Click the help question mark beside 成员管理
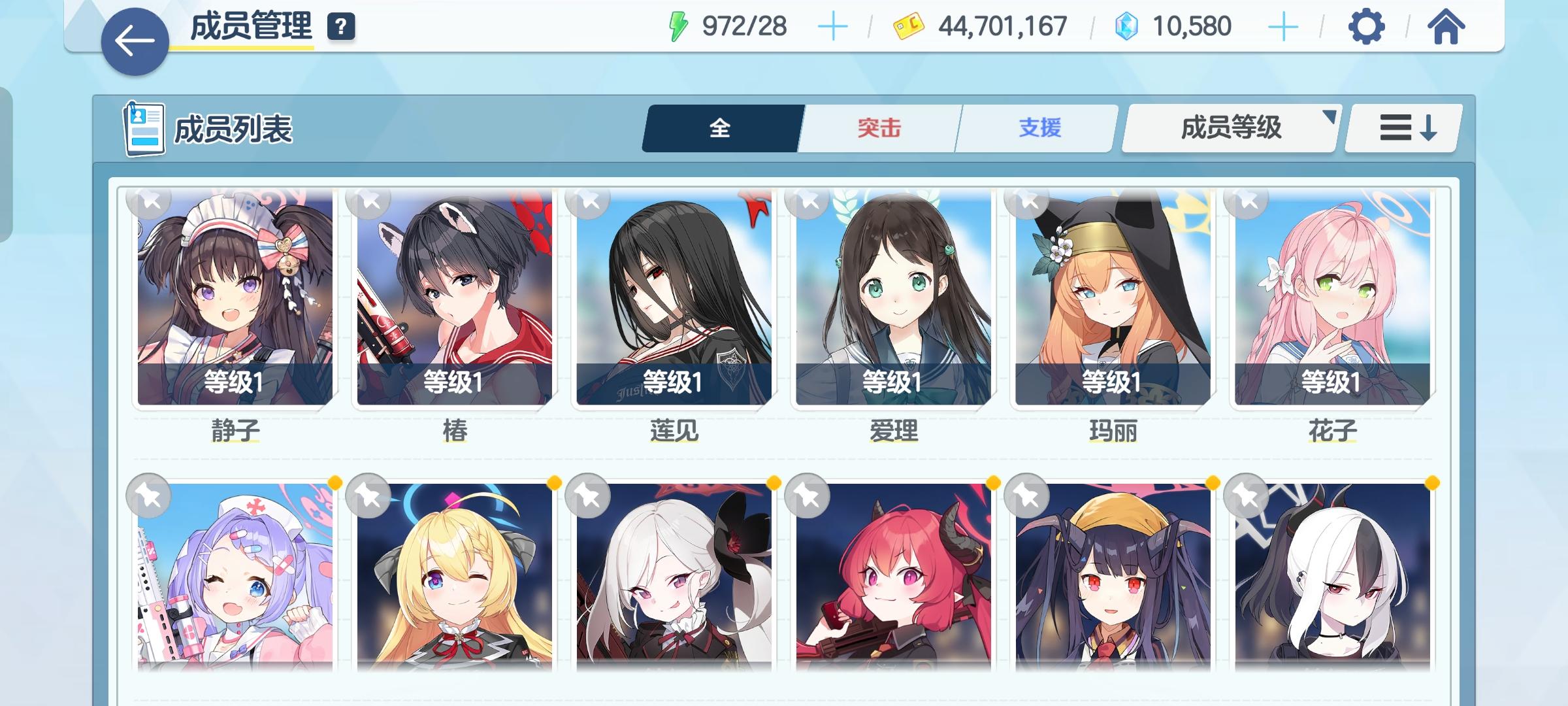 340,27
